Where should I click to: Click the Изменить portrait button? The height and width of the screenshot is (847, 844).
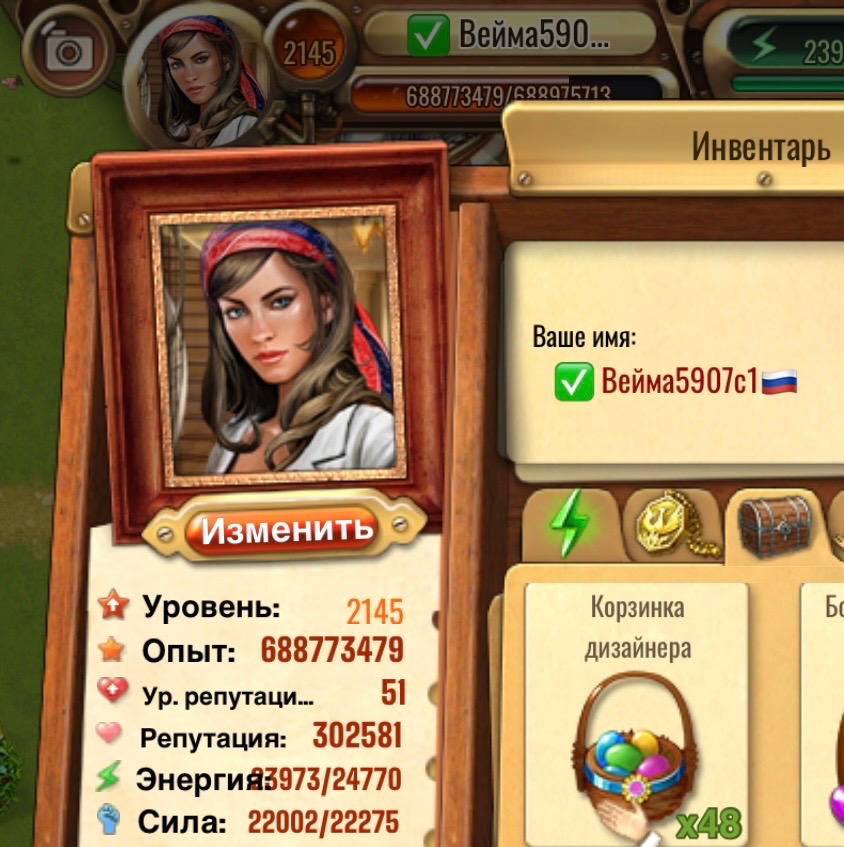(286, 528)
